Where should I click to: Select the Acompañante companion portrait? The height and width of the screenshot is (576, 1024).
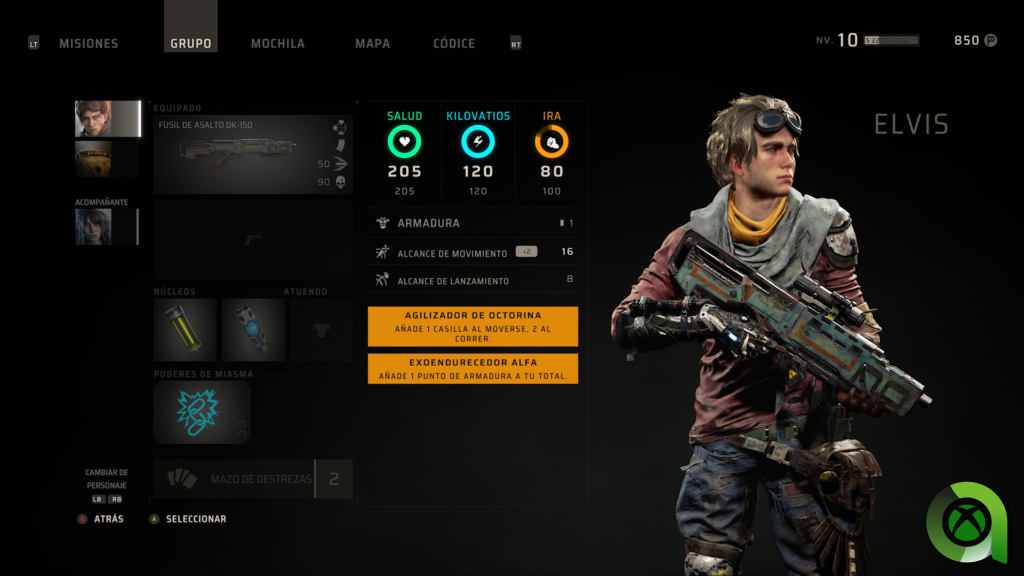click(x=106, y=227)
